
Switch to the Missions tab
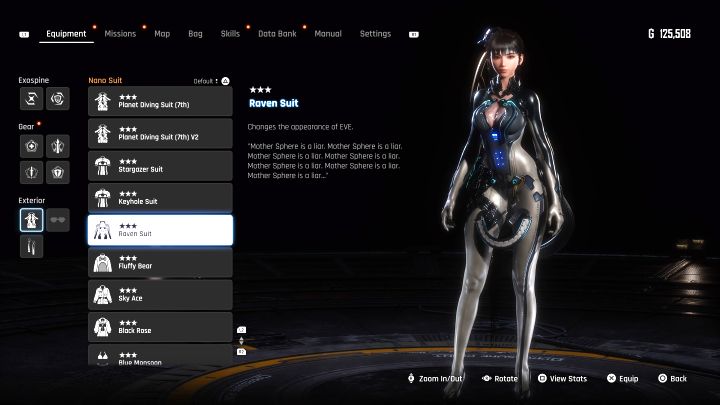coord(120,33)
